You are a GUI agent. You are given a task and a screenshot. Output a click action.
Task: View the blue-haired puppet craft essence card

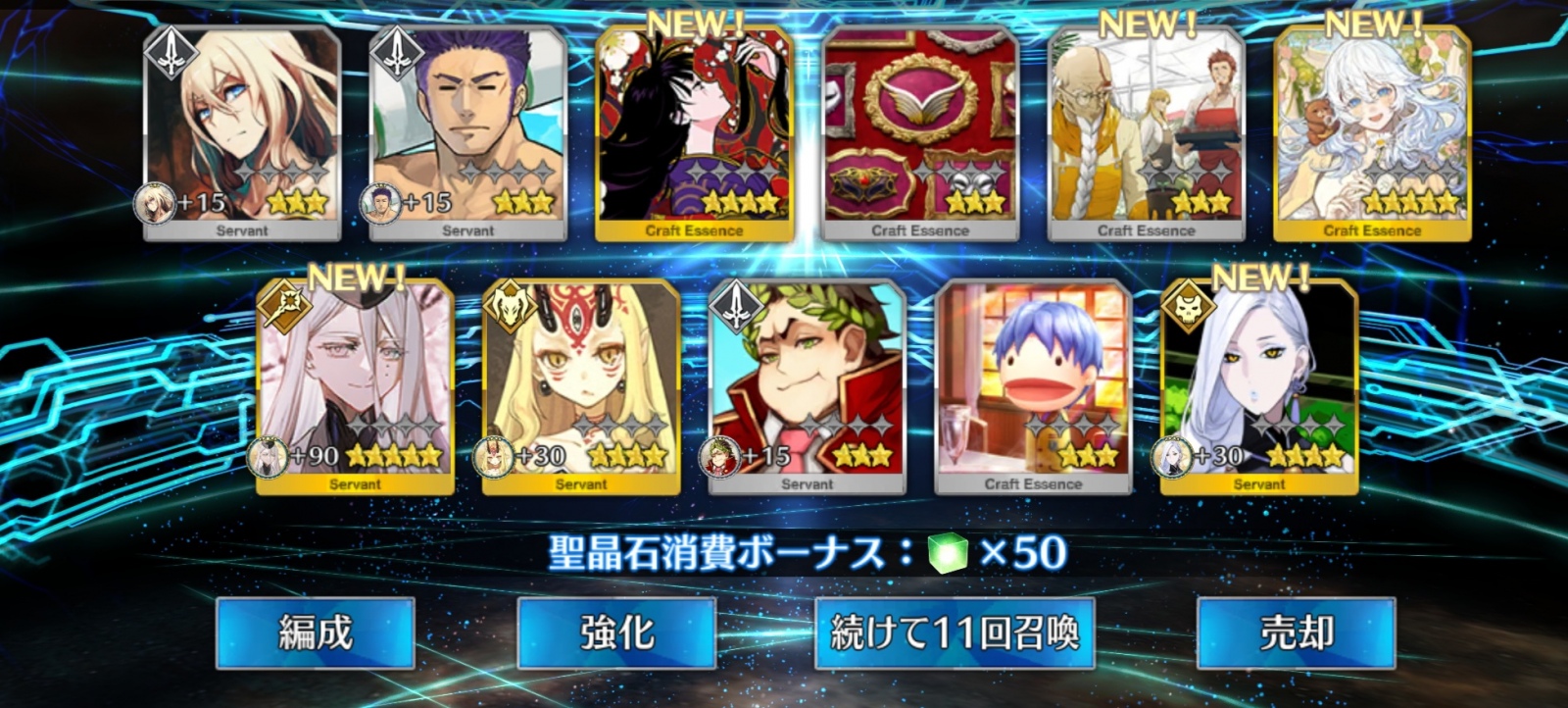tap(1033, 387)
